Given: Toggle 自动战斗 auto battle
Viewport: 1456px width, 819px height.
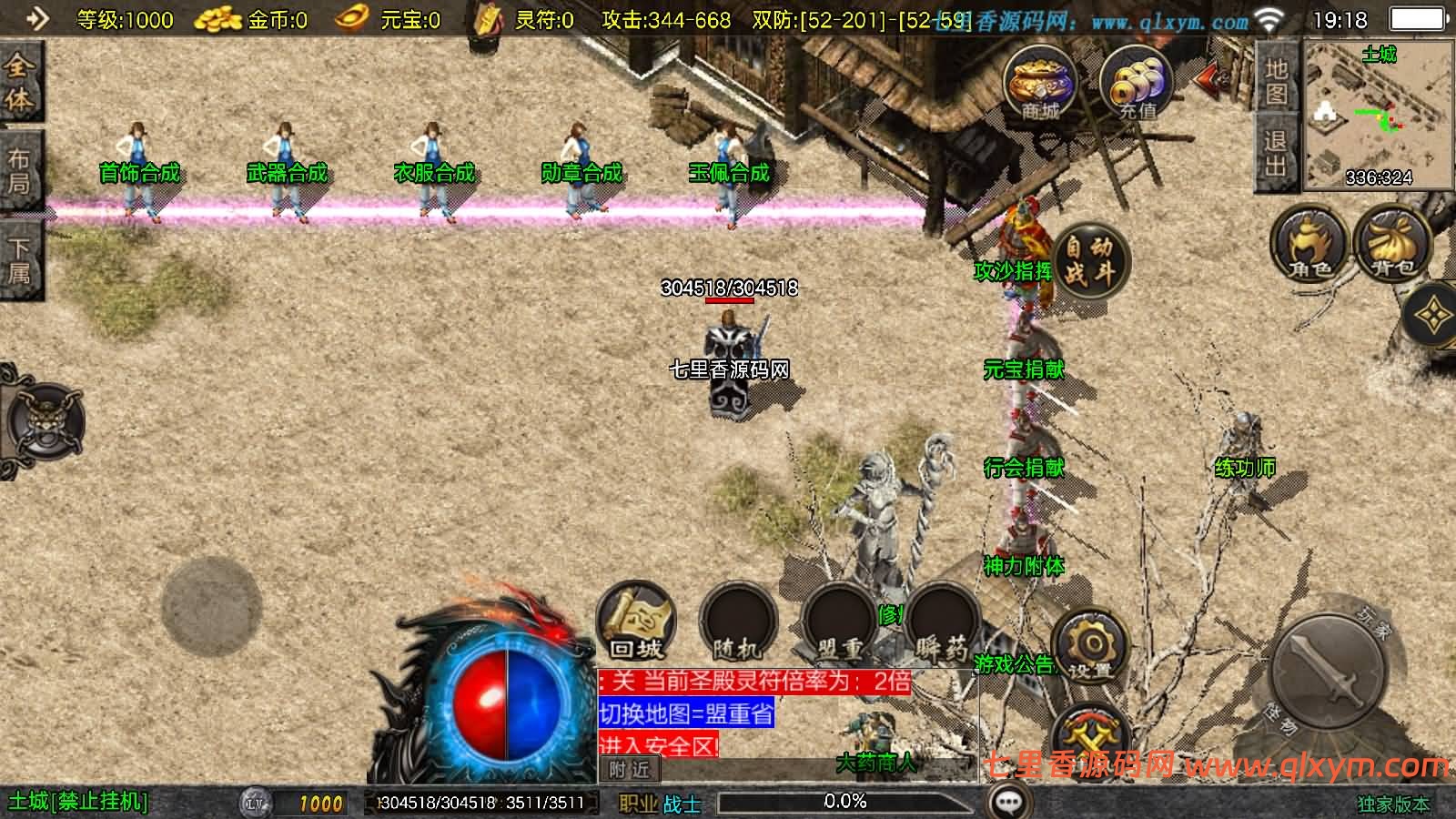Looking at the screenshot, I should [x=1090, y=259].
